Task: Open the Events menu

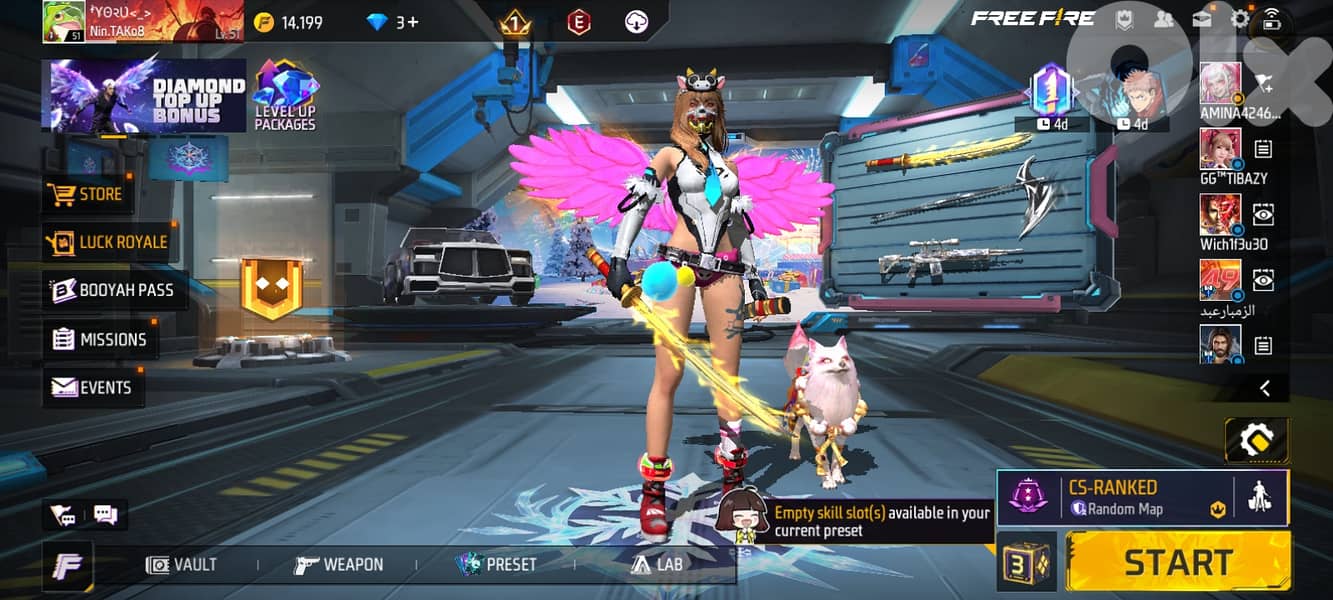Action: [93, 387]
